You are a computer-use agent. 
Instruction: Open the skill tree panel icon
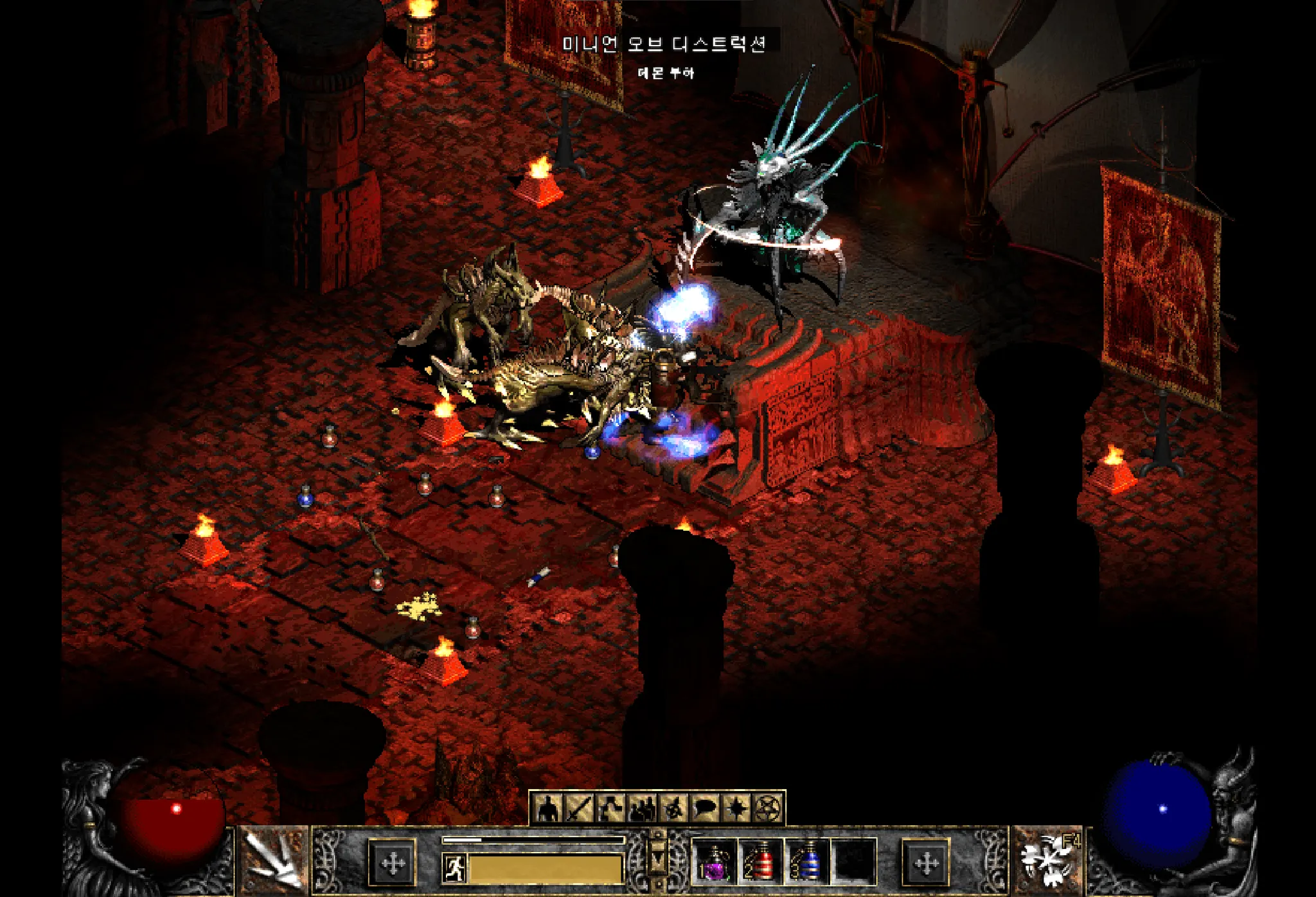pos(610,808)
